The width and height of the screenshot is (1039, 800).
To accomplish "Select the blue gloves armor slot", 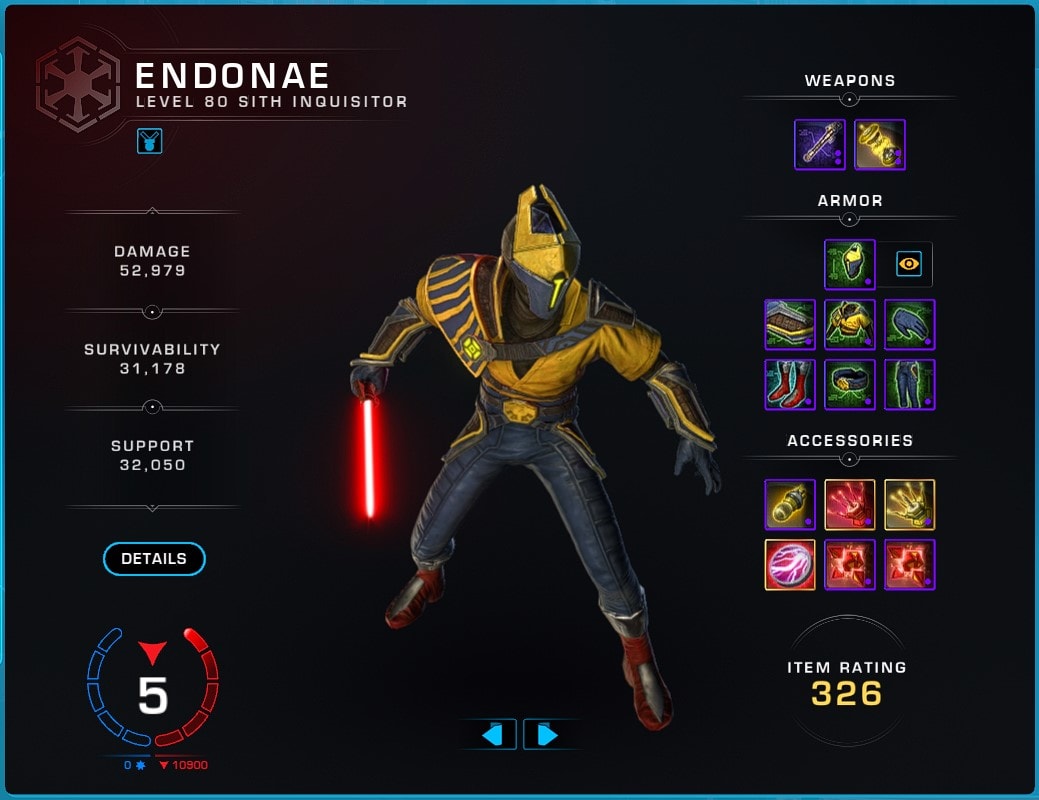I will coord(910,324).
